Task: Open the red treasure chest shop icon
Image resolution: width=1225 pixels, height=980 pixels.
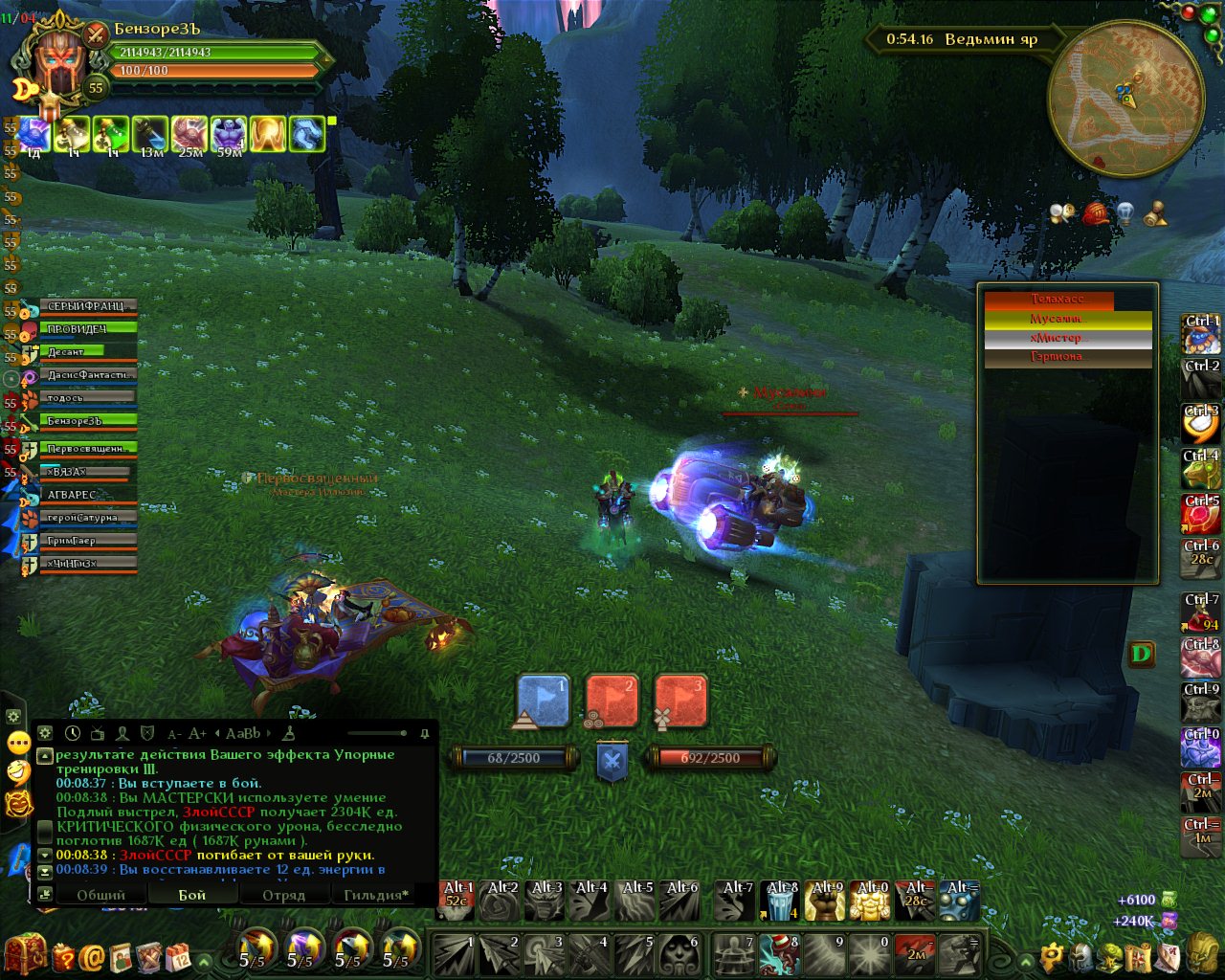Action: 25,954
